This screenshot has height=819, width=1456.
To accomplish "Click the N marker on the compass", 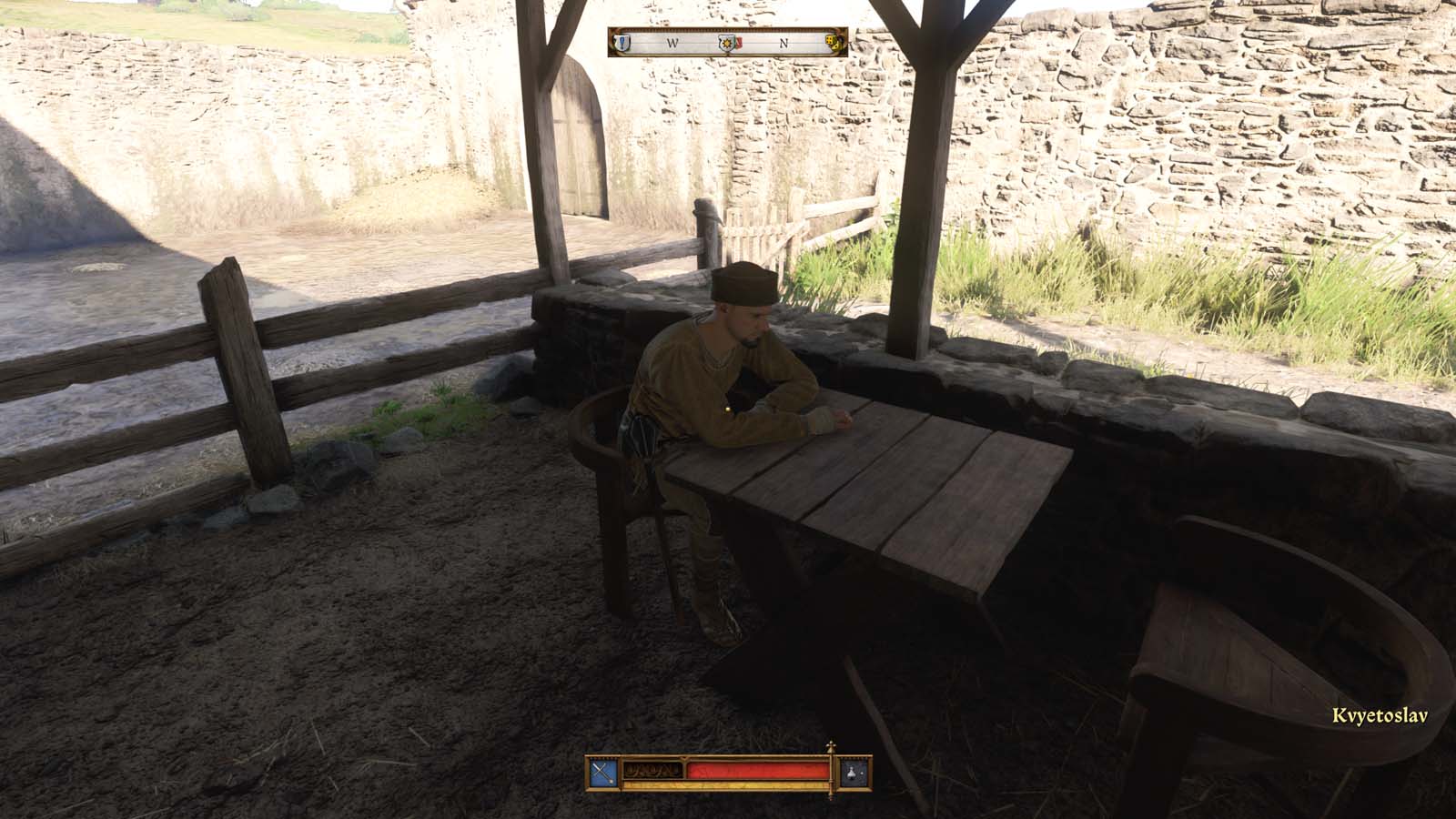I will pyautogui.click(x=784, y=42).
